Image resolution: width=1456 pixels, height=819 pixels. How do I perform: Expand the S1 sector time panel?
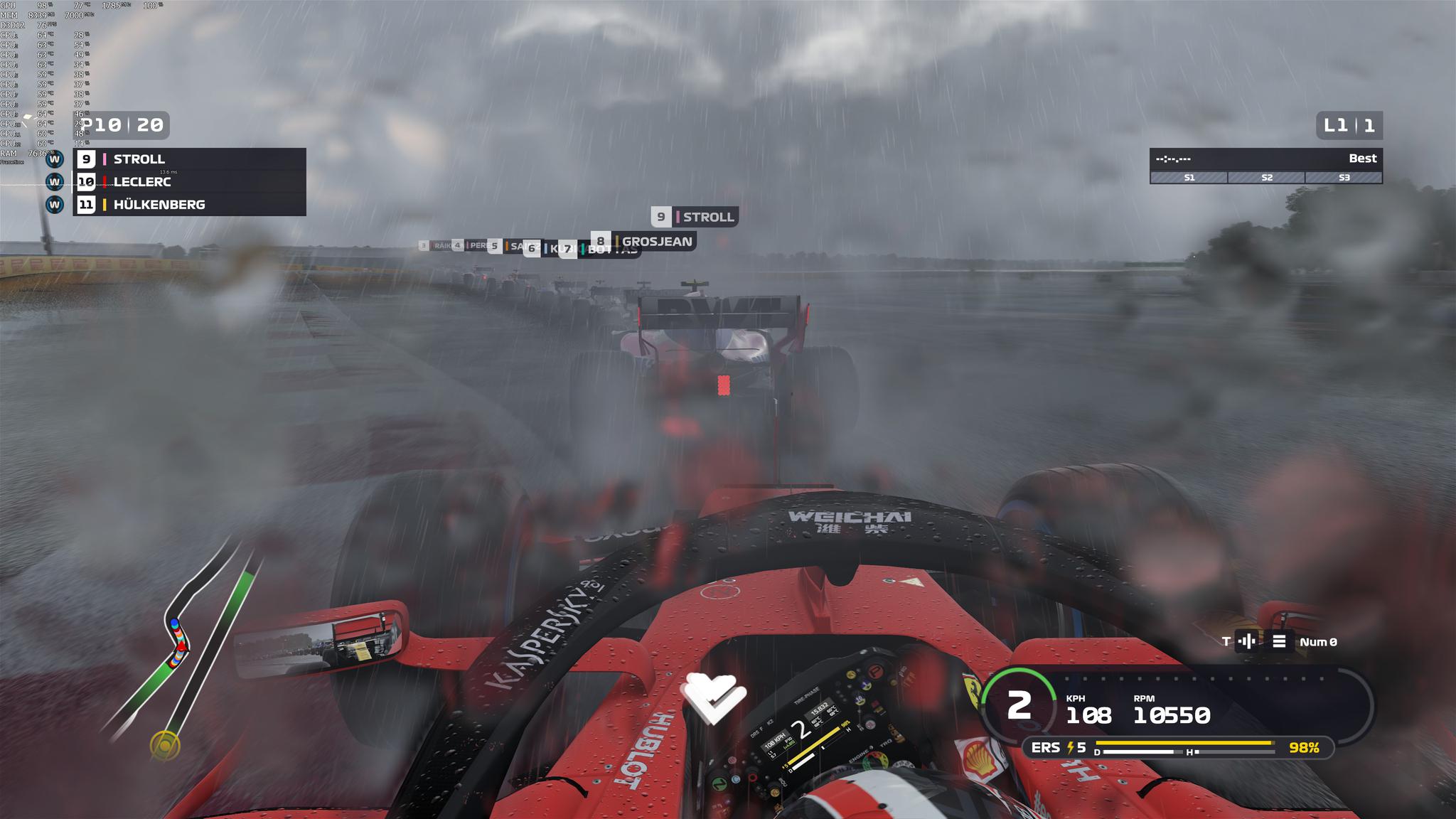tap(1189, 178)
